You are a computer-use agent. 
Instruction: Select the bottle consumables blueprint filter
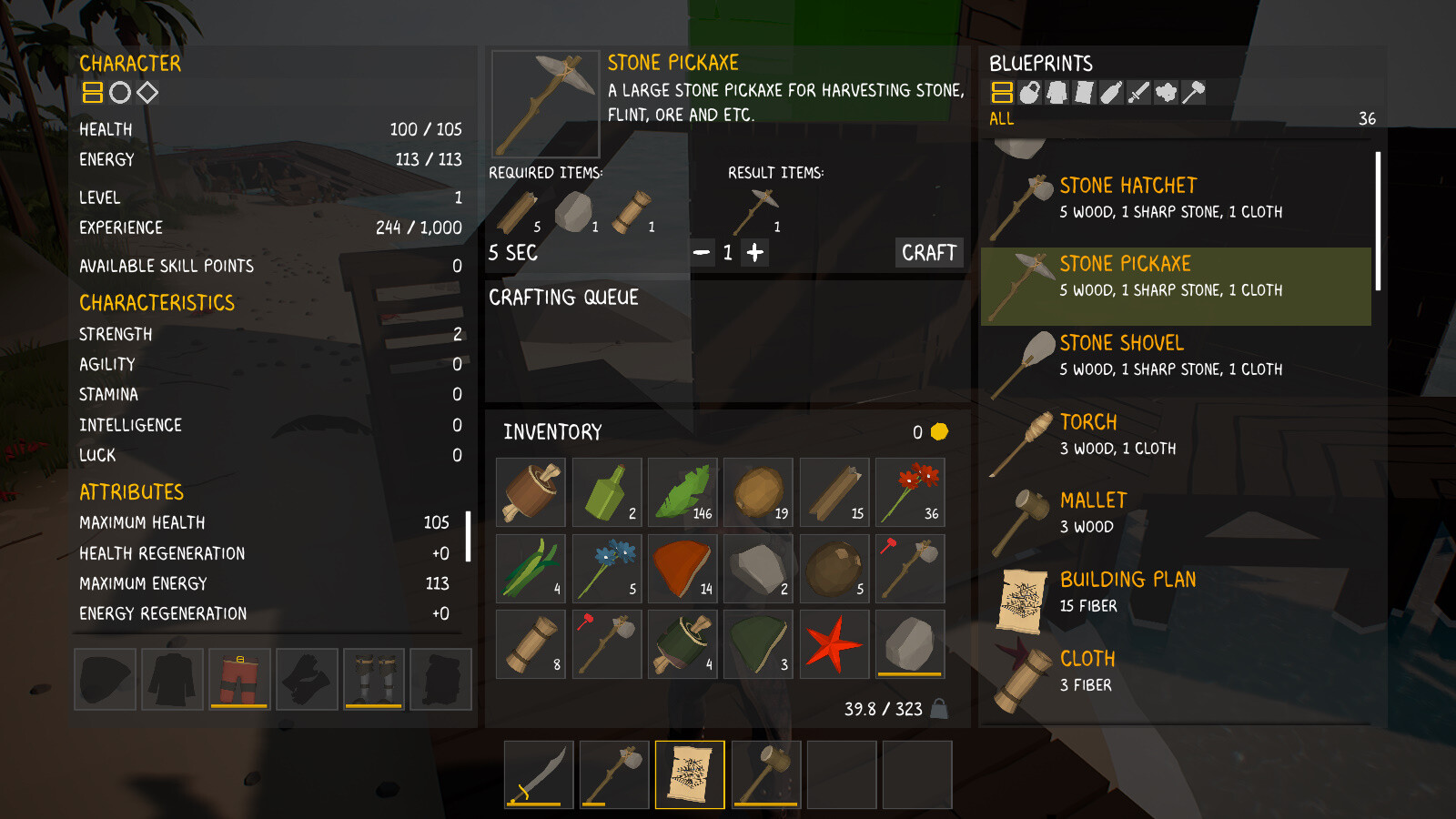point(1111,93)
